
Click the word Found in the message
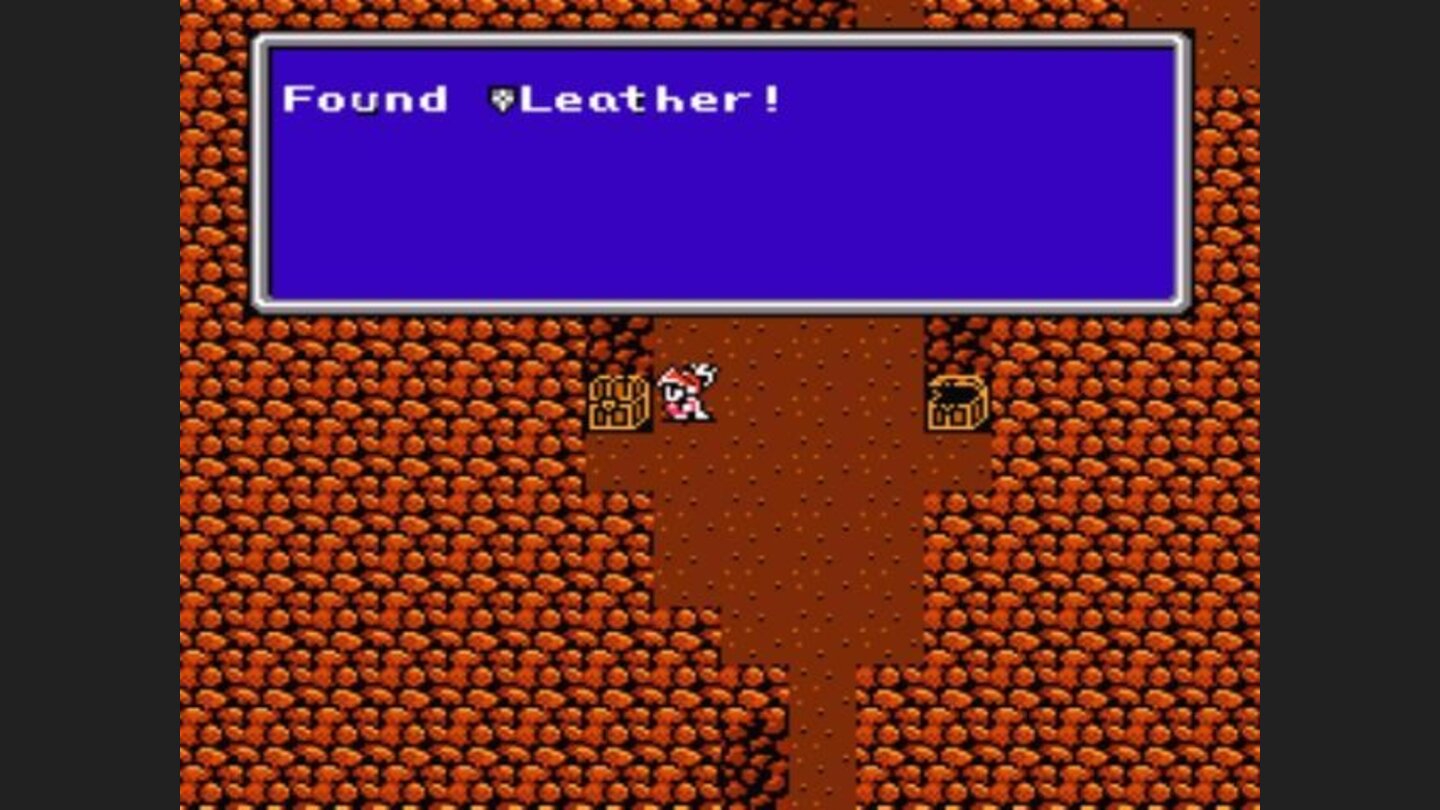pos(365,99)
